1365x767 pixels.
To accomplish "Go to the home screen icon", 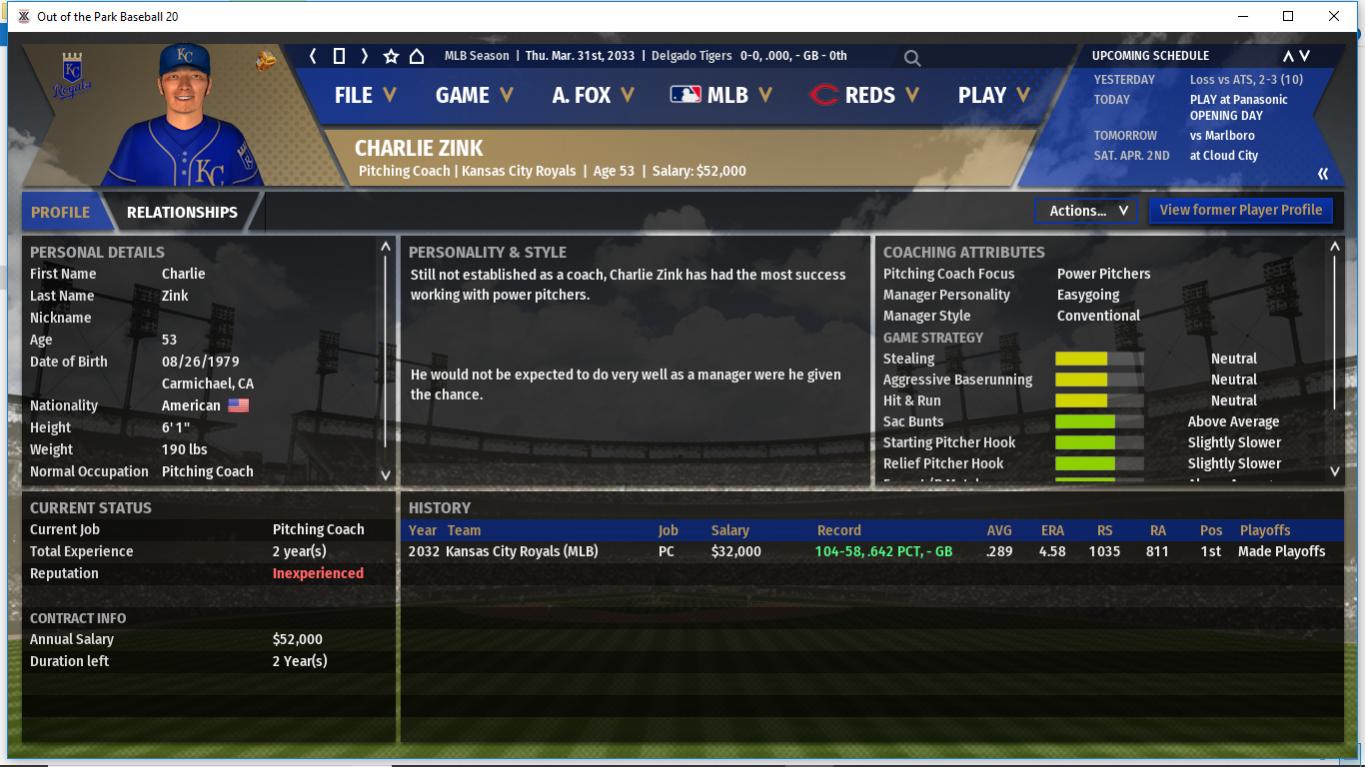I will [x=417, y=56].
